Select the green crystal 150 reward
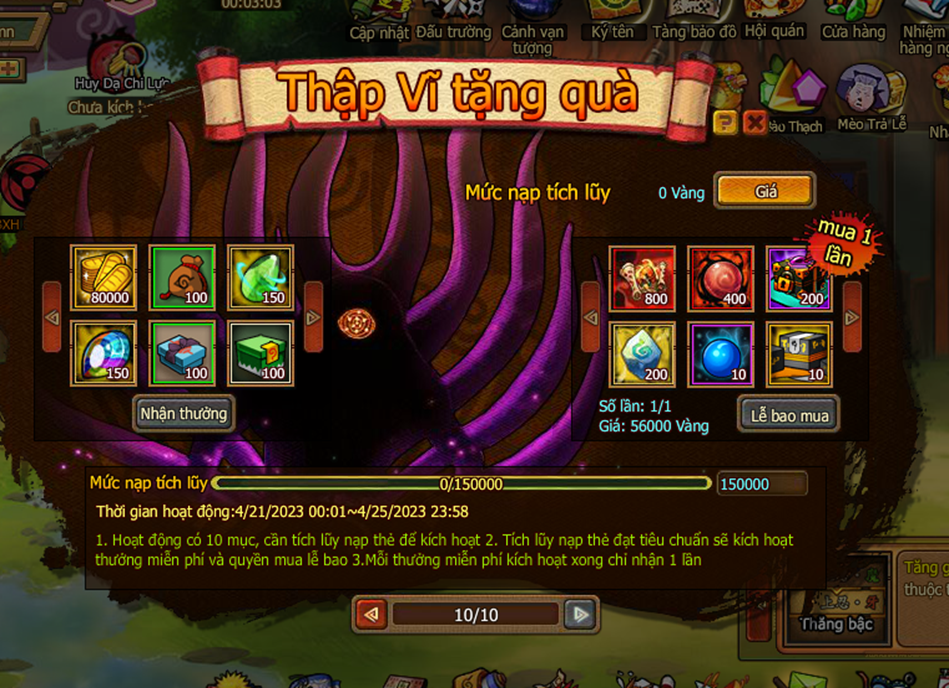This screenshot has width=949, height=688. point(260,278)
